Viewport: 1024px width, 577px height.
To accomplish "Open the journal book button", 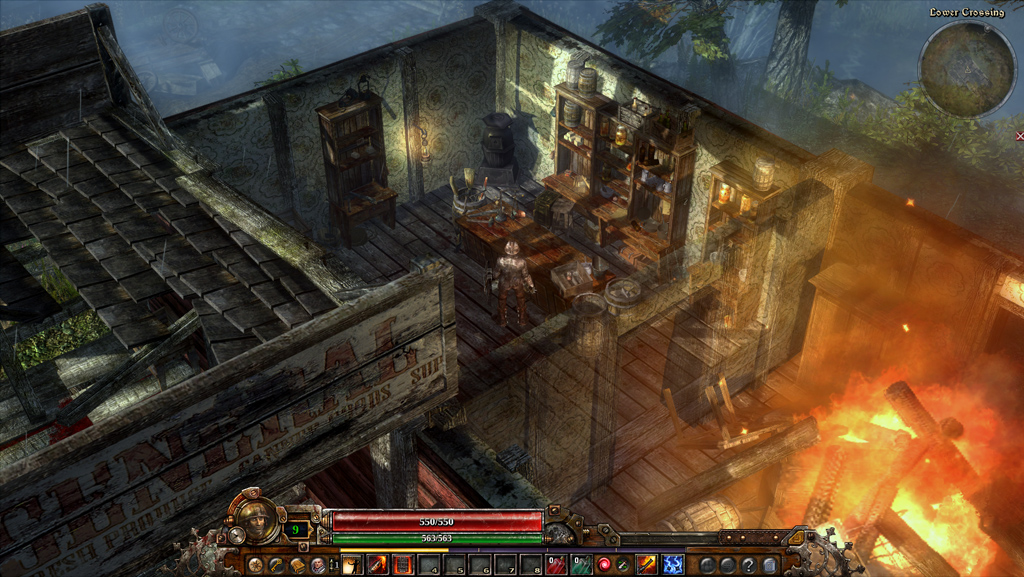I will coord(297,565).
